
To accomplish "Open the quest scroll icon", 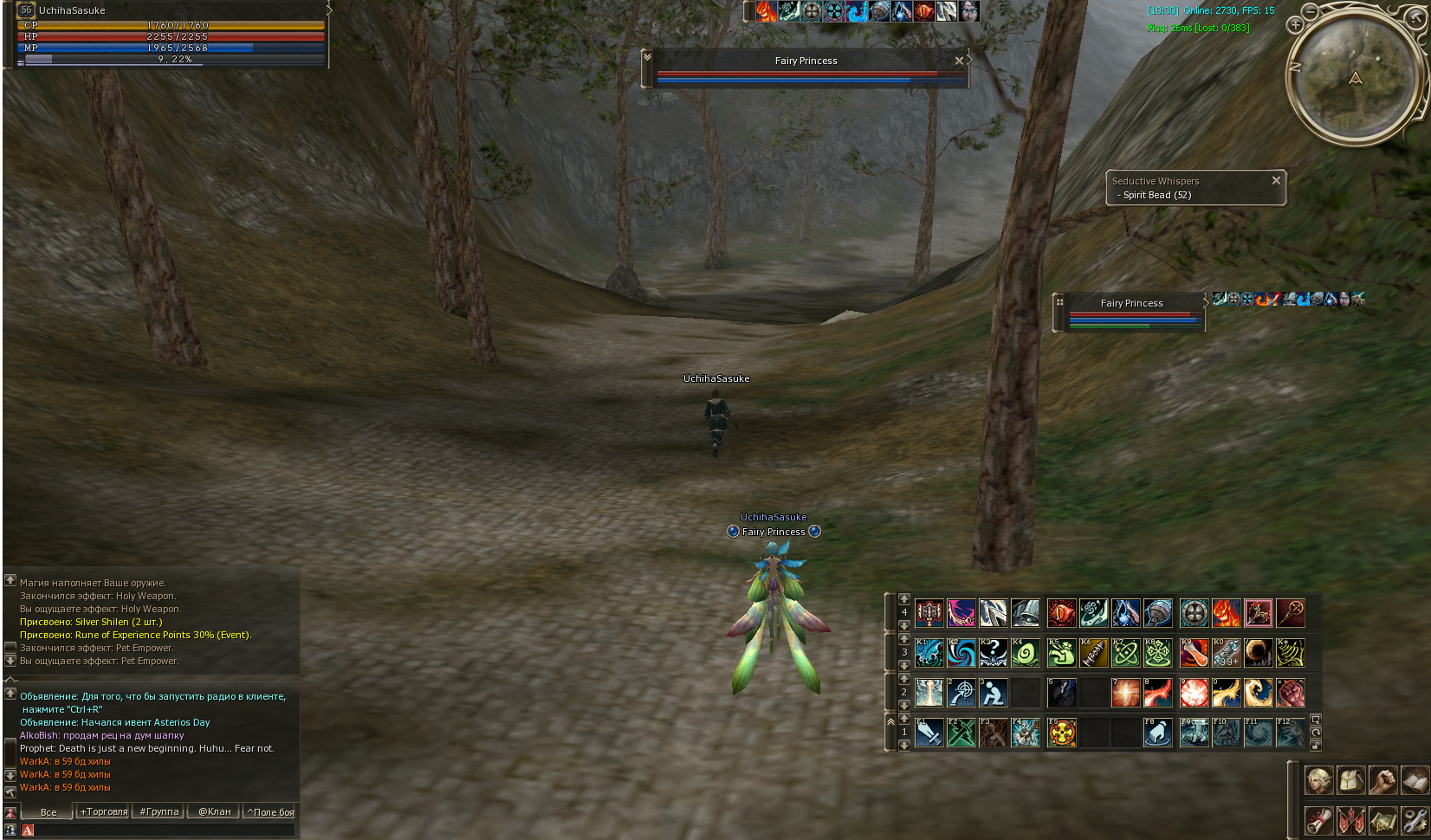I will (1318, 819).
